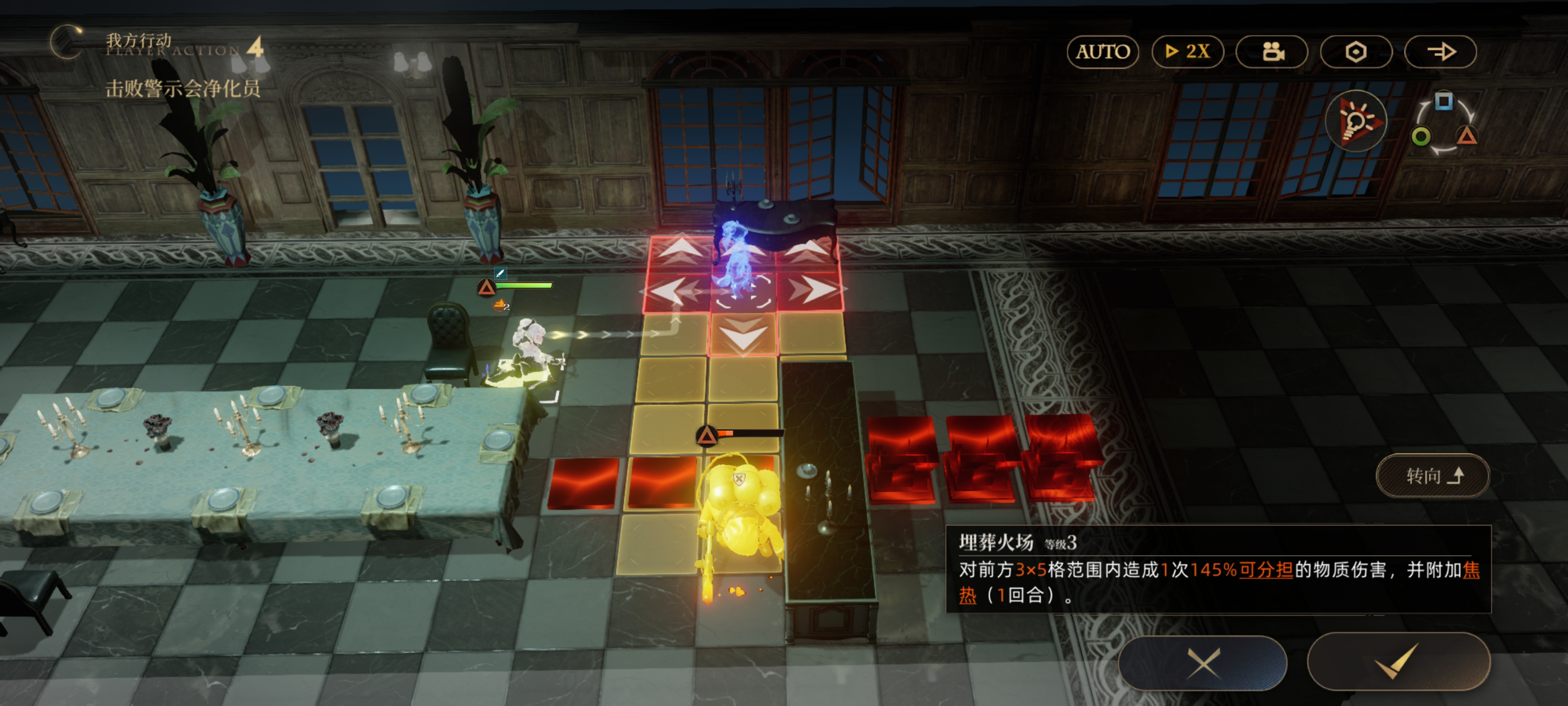Toggle the AUTO battle button
The height and width of the screenshot is (706, 1568).
point(1102,52)
